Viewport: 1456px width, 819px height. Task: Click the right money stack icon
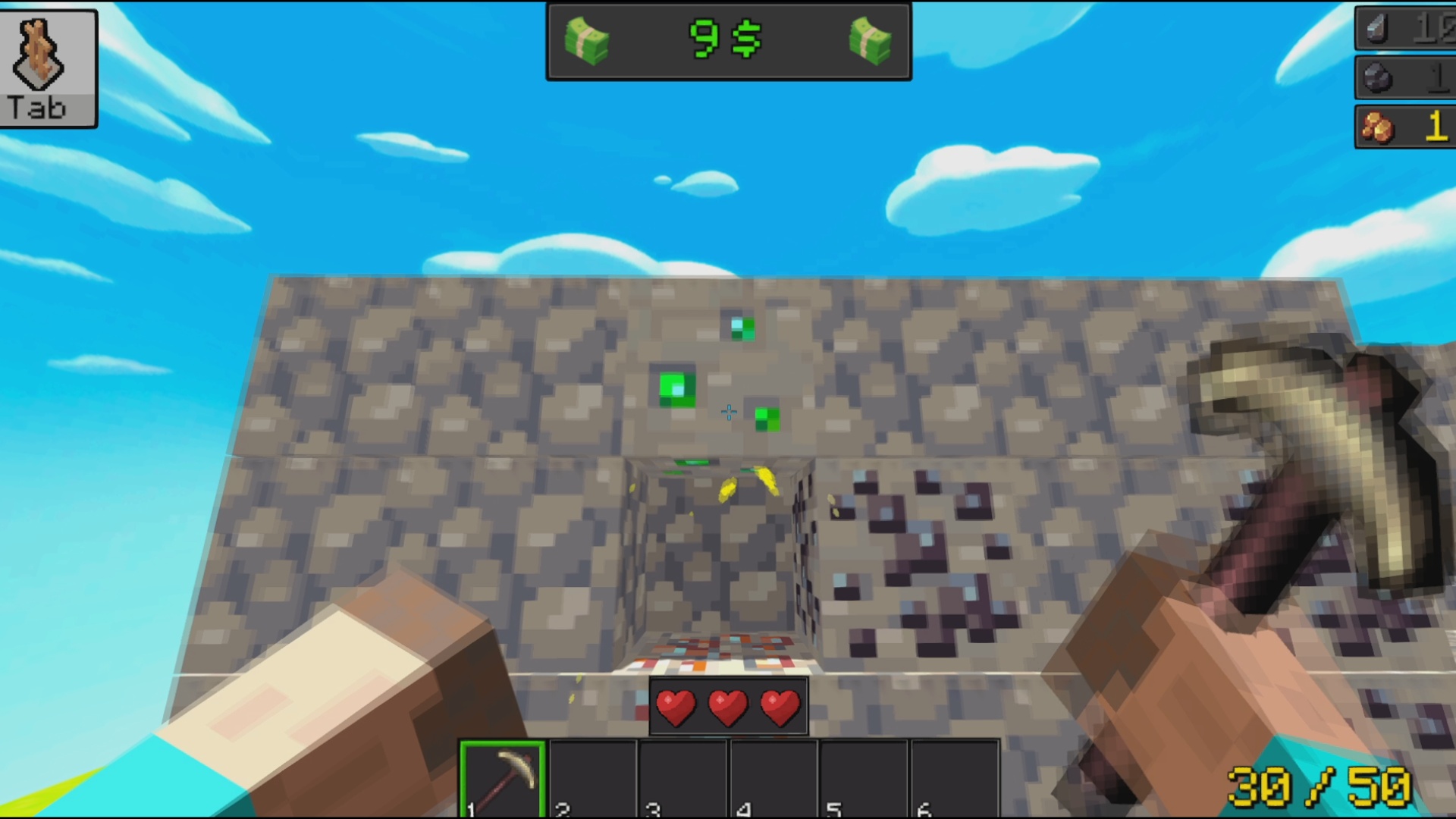click(869, 42)
